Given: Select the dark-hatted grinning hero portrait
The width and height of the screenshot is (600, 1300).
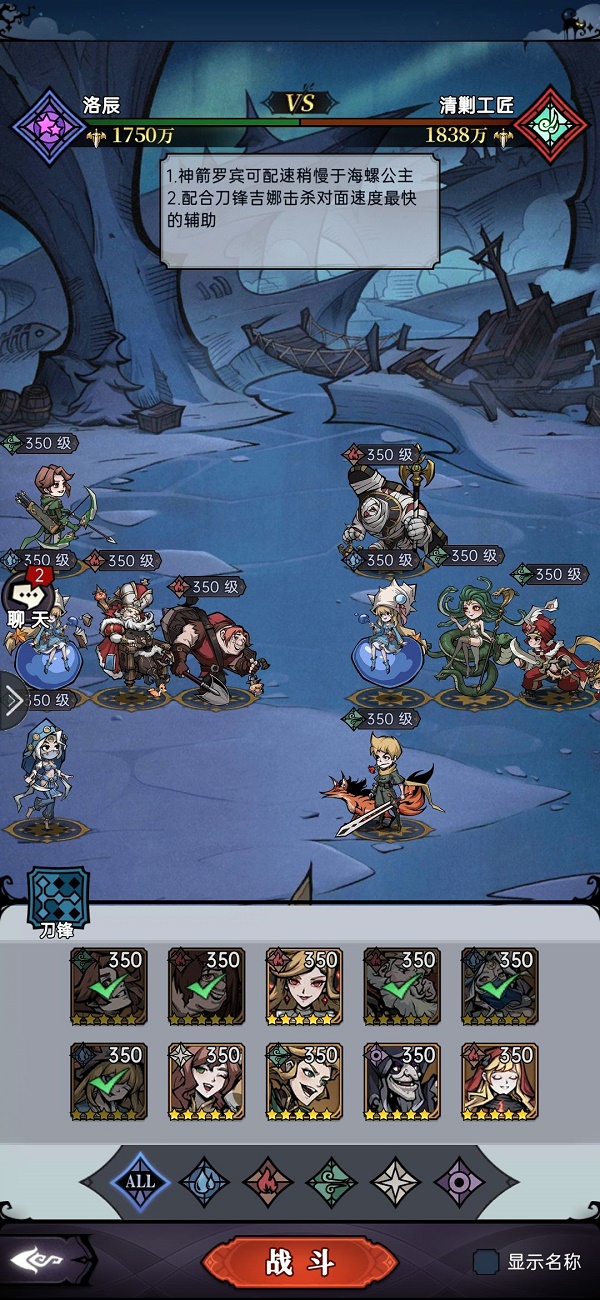Looking at the screenshot, I should click(402, 1082).
